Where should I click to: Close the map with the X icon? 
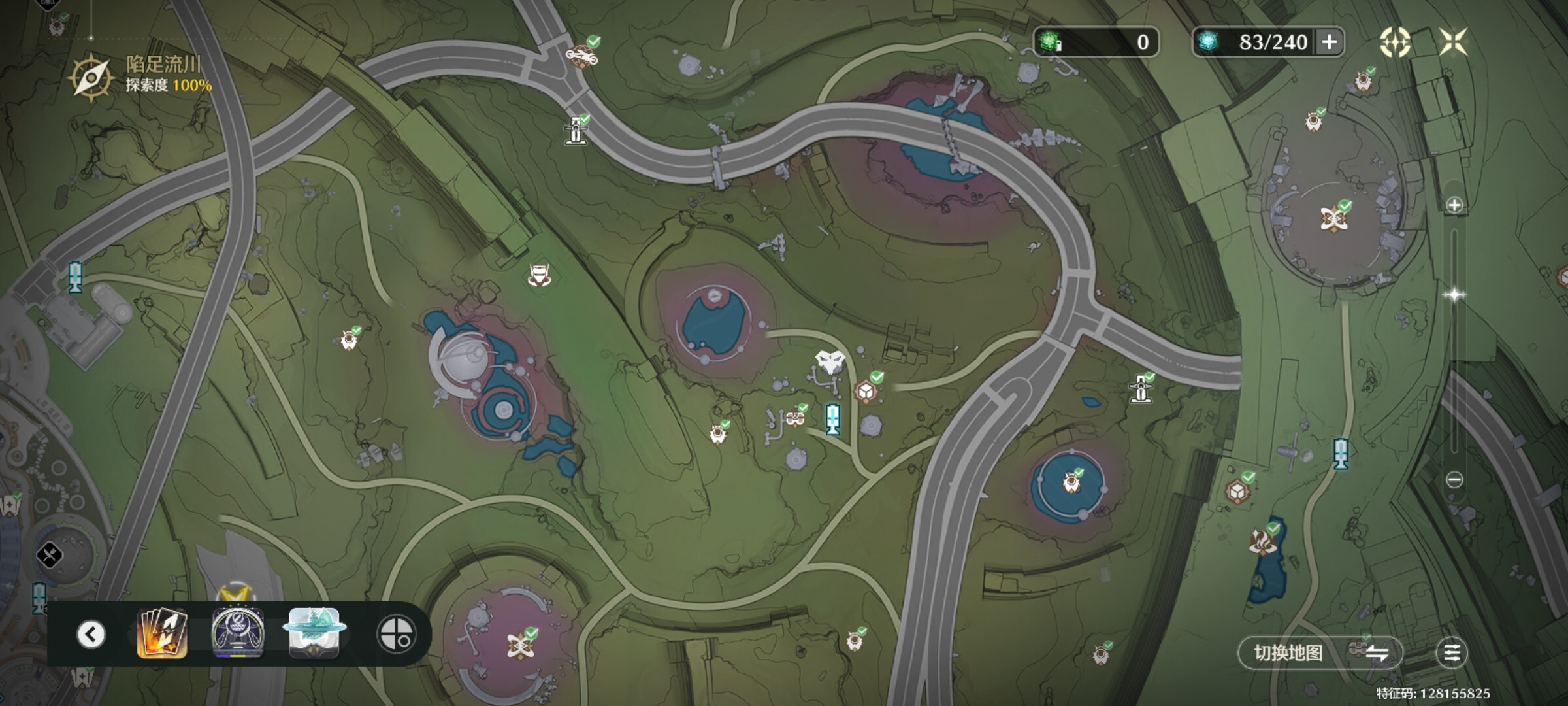click(1454, 42)
